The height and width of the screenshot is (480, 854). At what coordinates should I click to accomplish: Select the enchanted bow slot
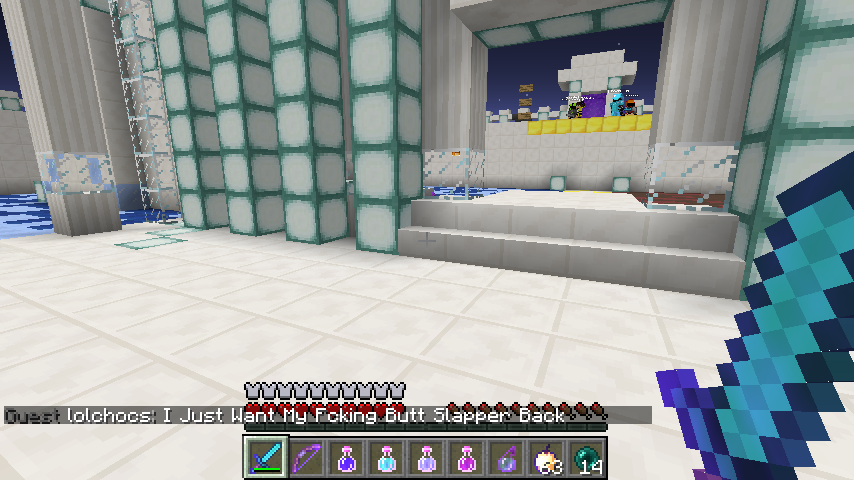[x=307, y=458]
